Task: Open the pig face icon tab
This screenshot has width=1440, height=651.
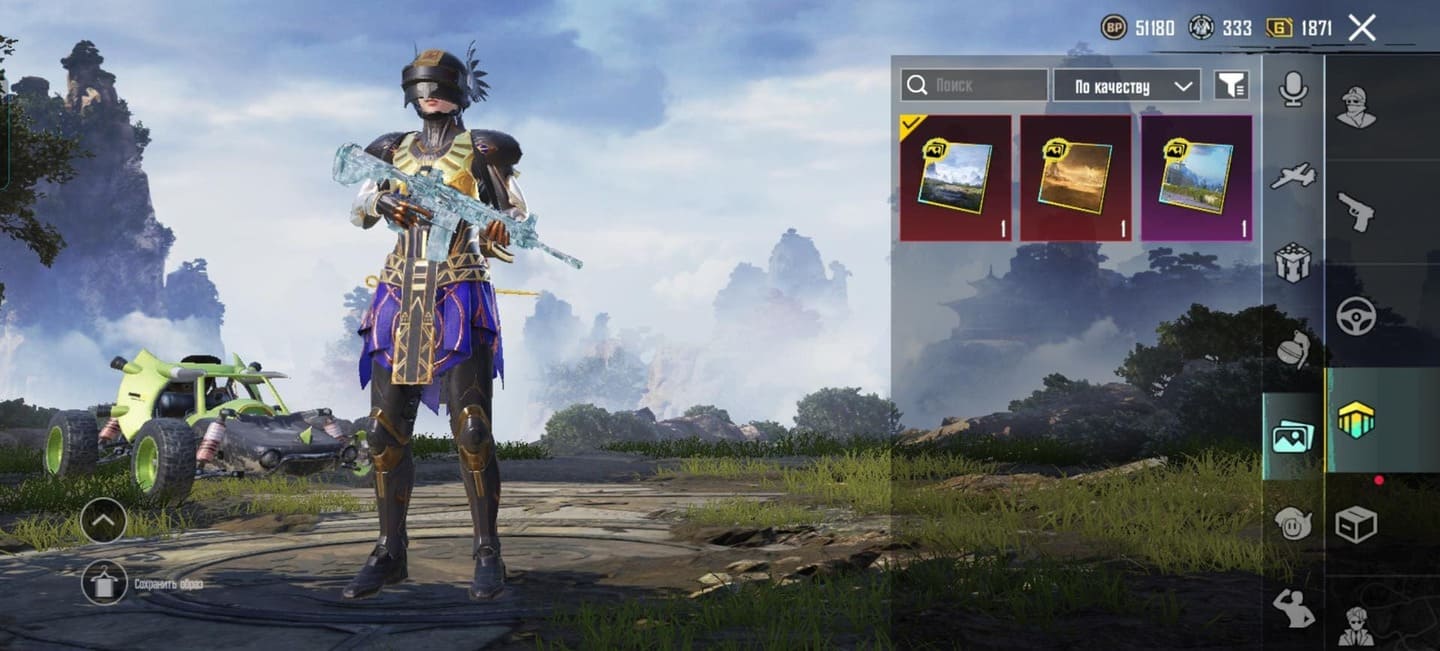Action: pyautogui.click(x=1293, y=522)
